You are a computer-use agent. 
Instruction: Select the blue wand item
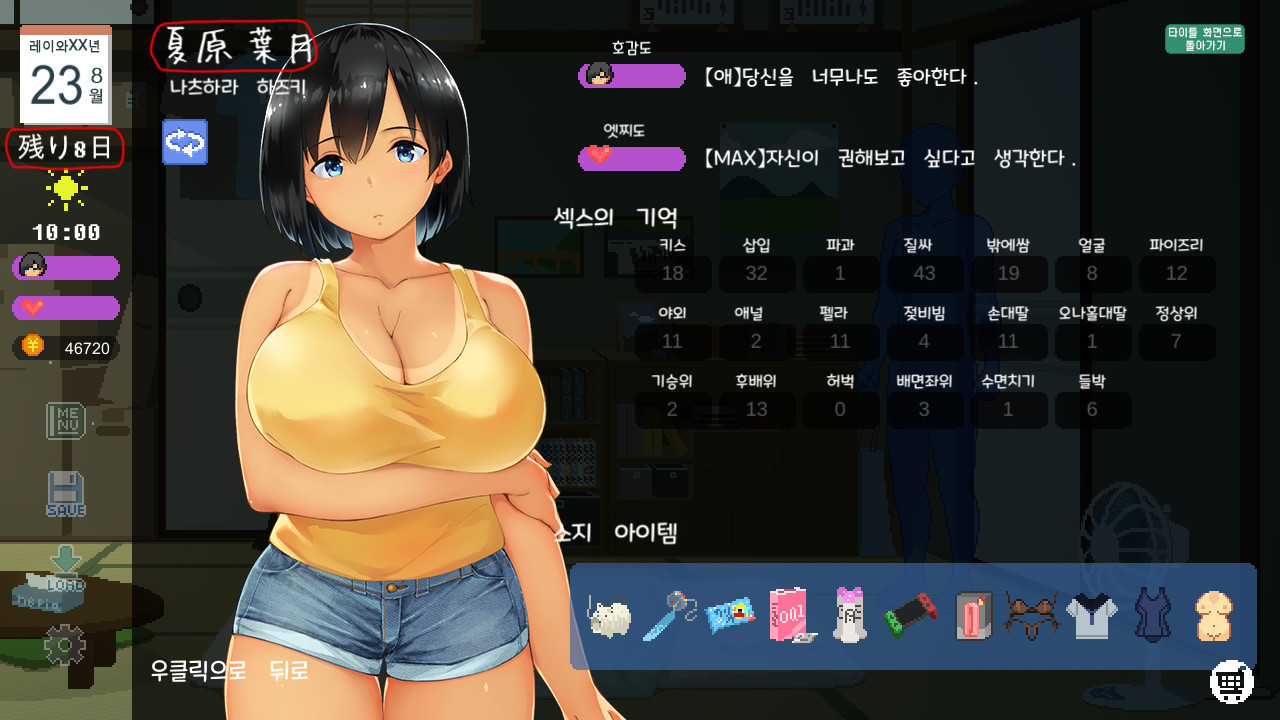(669, 615)
